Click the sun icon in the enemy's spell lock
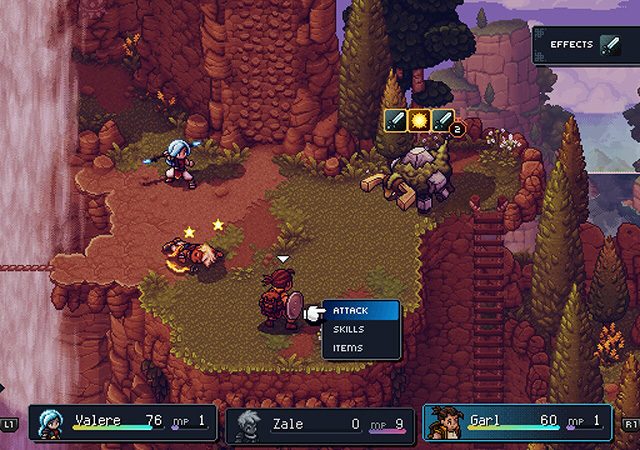The image size is (640, 450). pos(420,121)
